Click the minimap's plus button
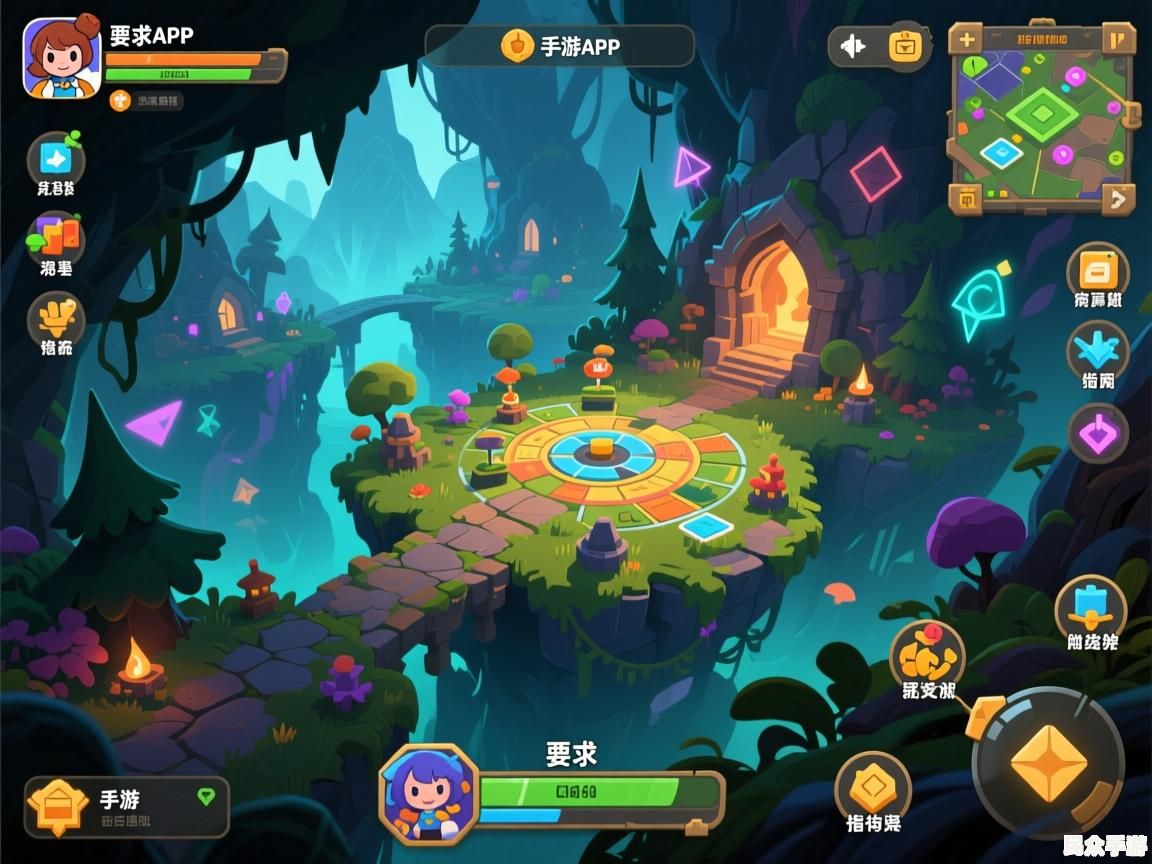Viewport: 1152px width, 864px height. [x=966, y=40]
